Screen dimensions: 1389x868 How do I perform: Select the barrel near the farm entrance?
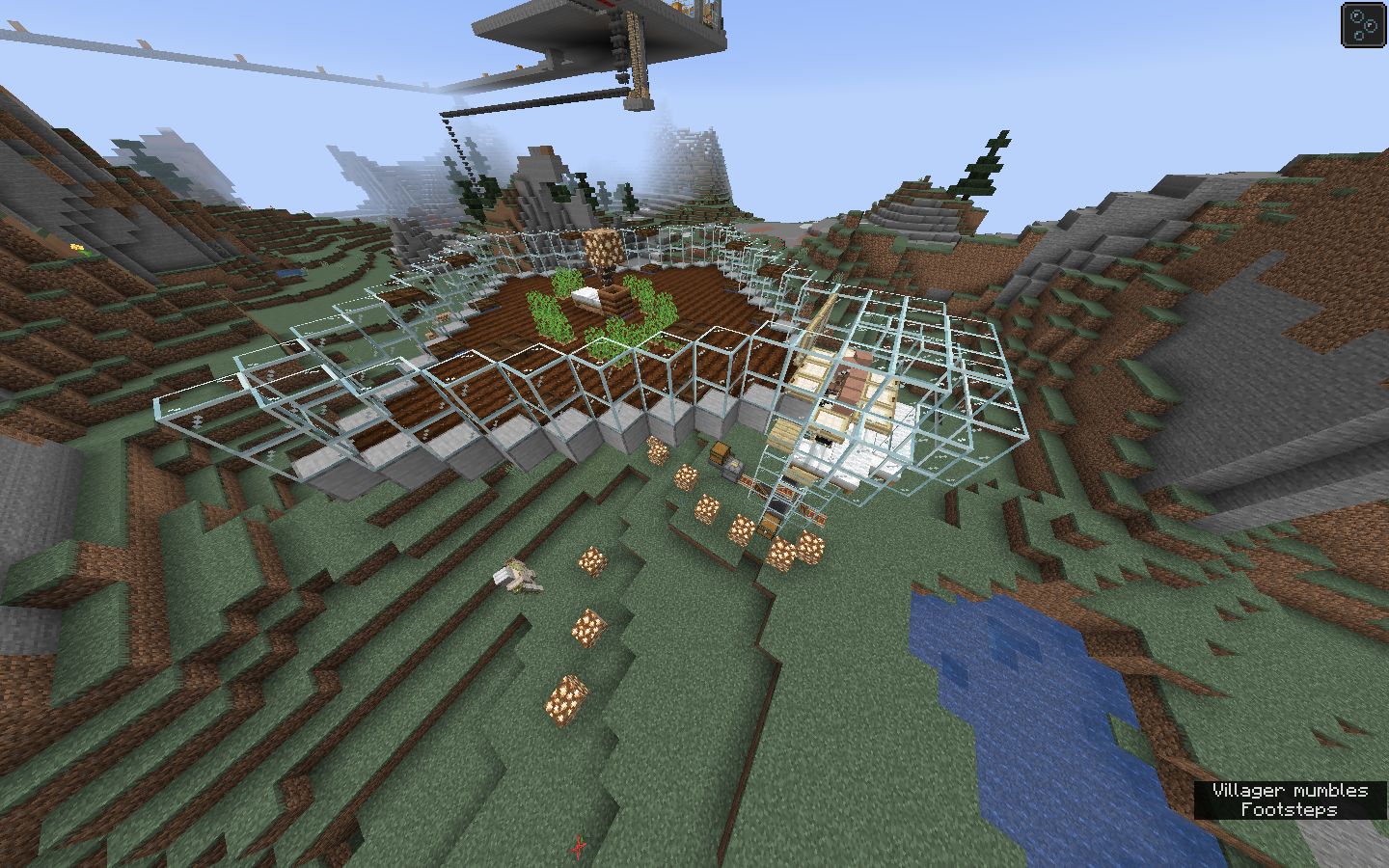769,524
